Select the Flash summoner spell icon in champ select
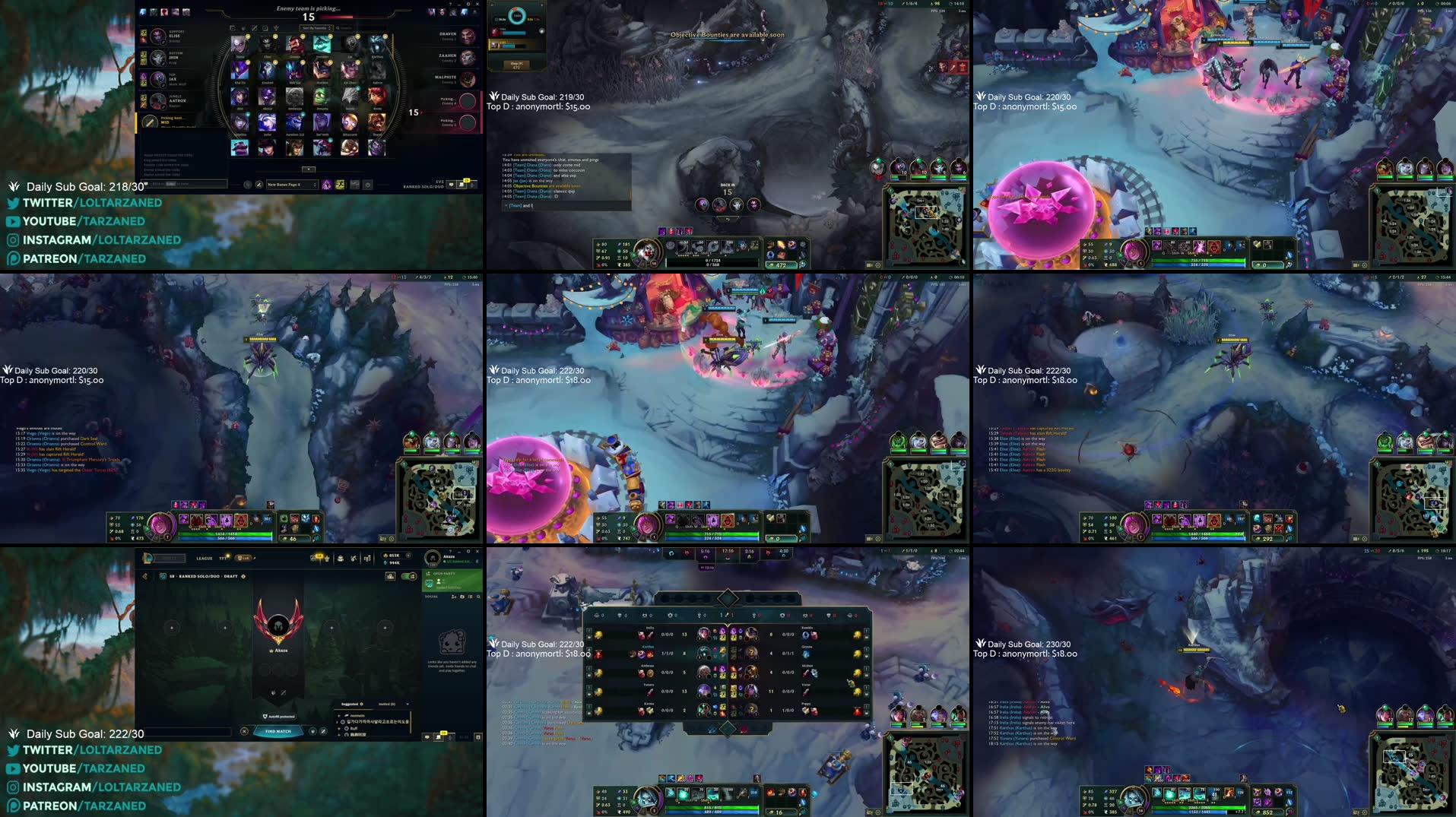1456x817 pixels. tap(341, 184)
